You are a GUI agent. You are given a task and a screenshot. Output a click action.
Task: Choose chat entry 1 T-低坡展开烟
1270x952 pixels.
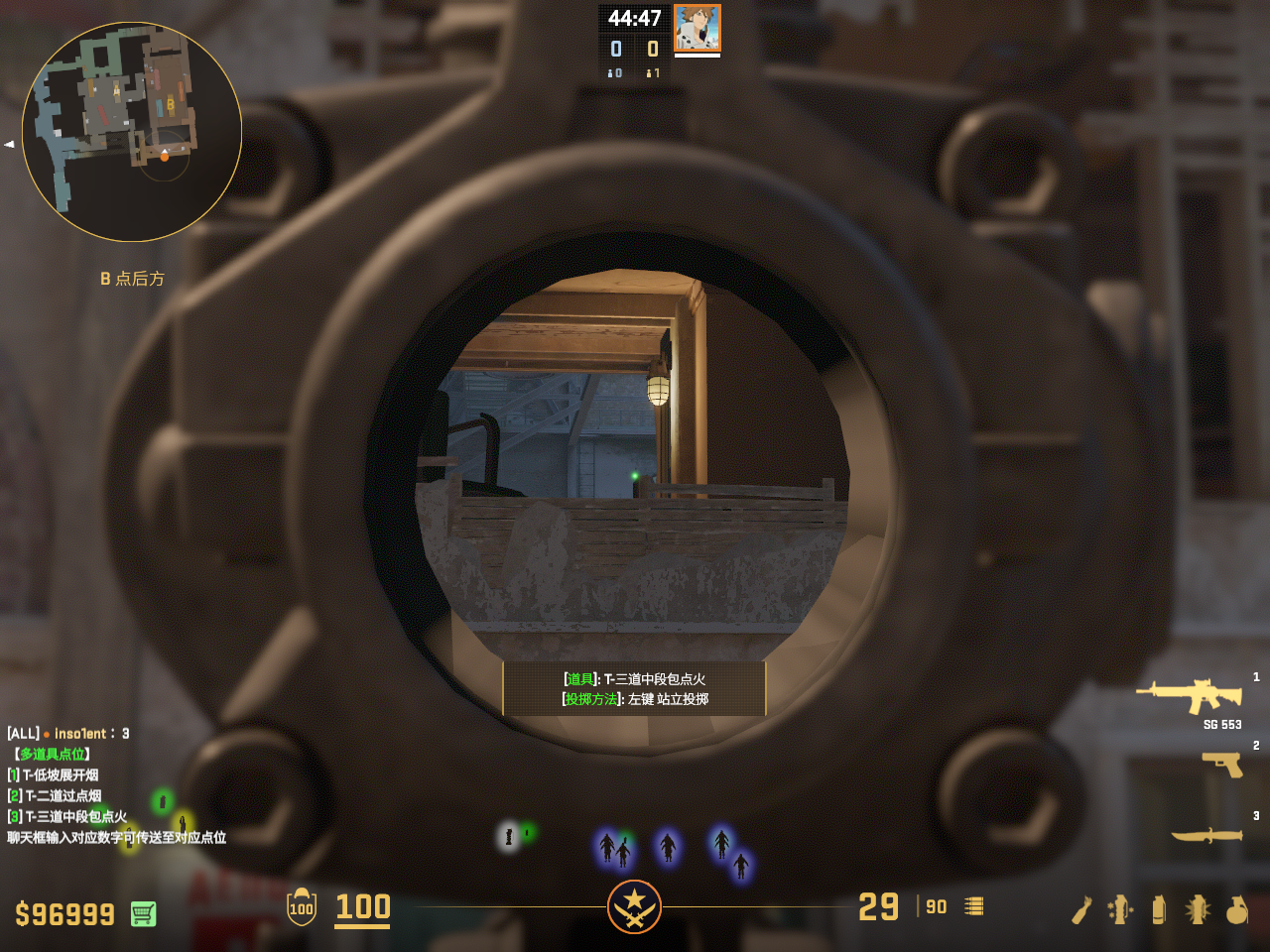point(54,774)
